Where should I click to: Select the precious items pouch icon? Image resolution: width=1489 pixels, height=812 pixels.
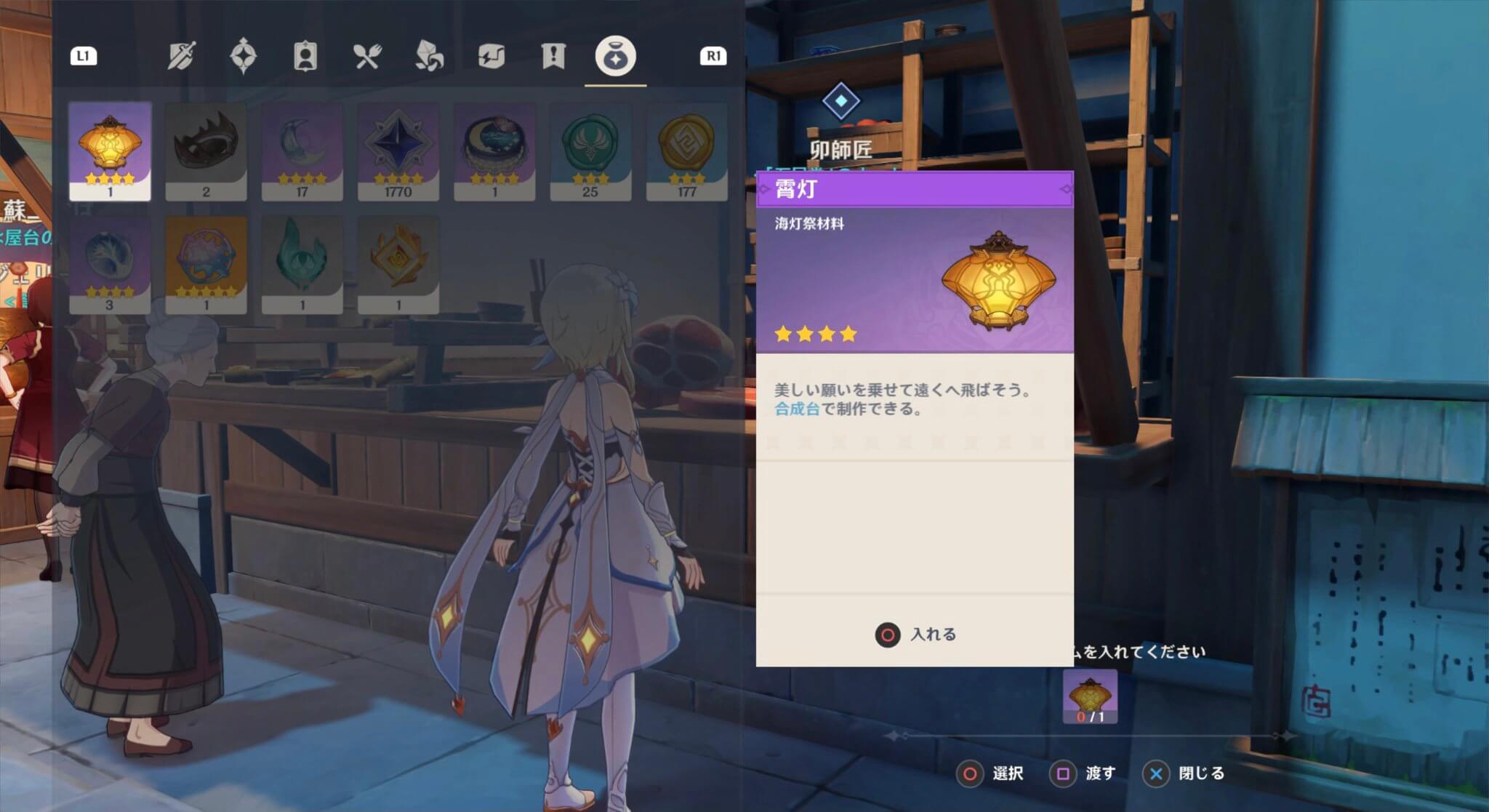615,55
